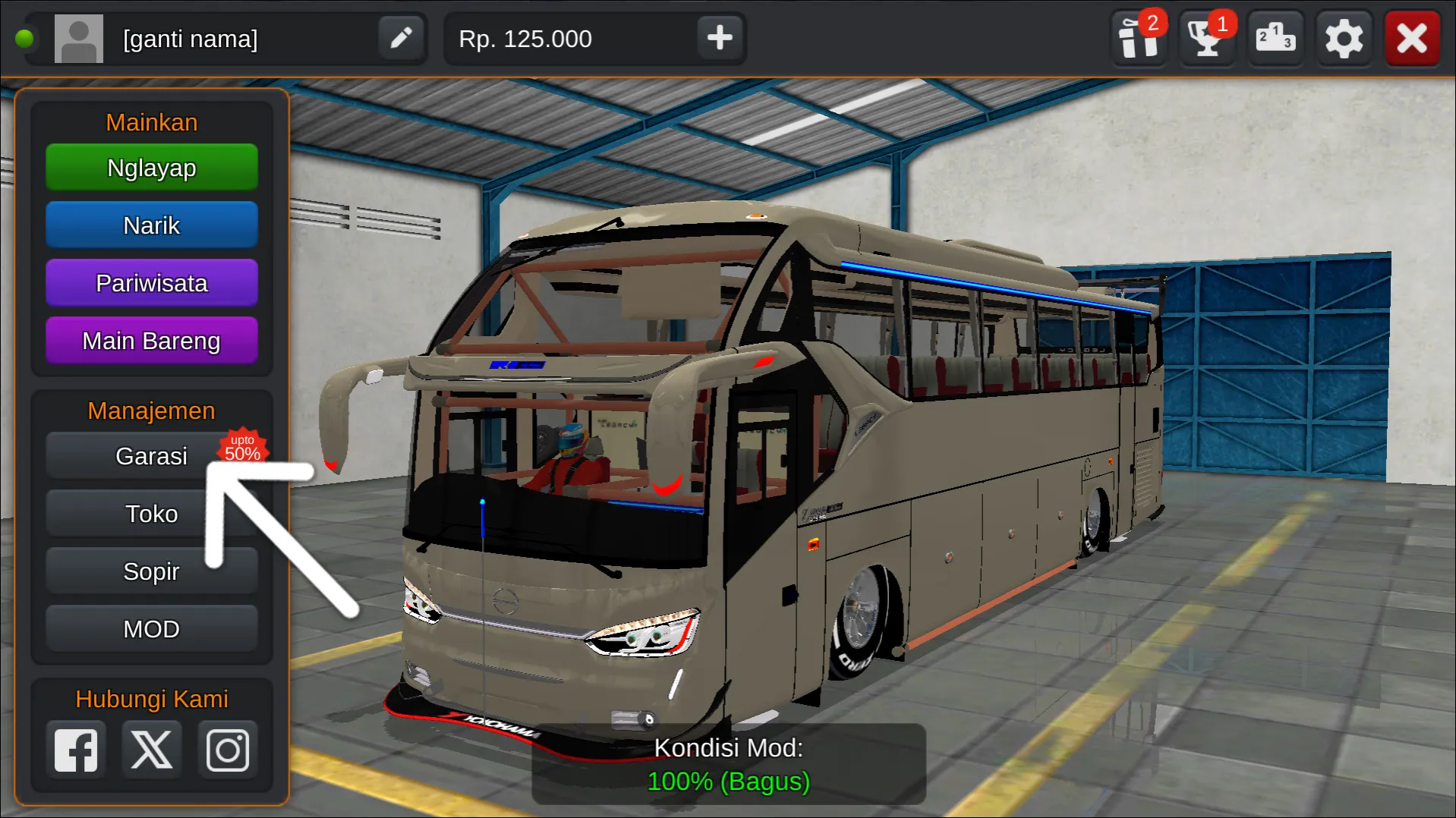1456x818 pixels.
Task: Start free roam with Nglayap
Action: coord(151,168)
